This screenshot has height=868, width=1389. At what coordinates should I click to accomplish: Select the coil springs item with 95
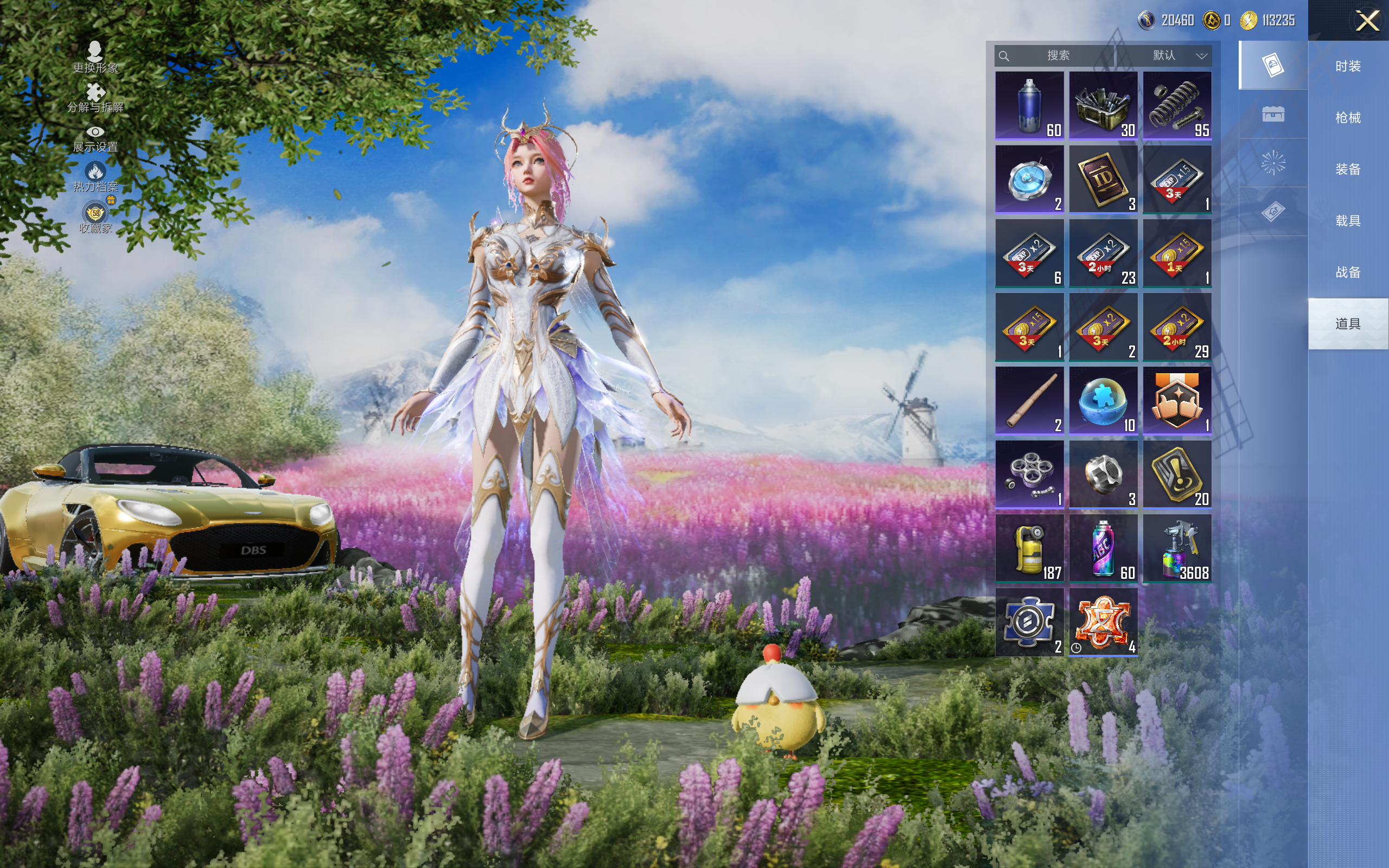click(1177, 105)
